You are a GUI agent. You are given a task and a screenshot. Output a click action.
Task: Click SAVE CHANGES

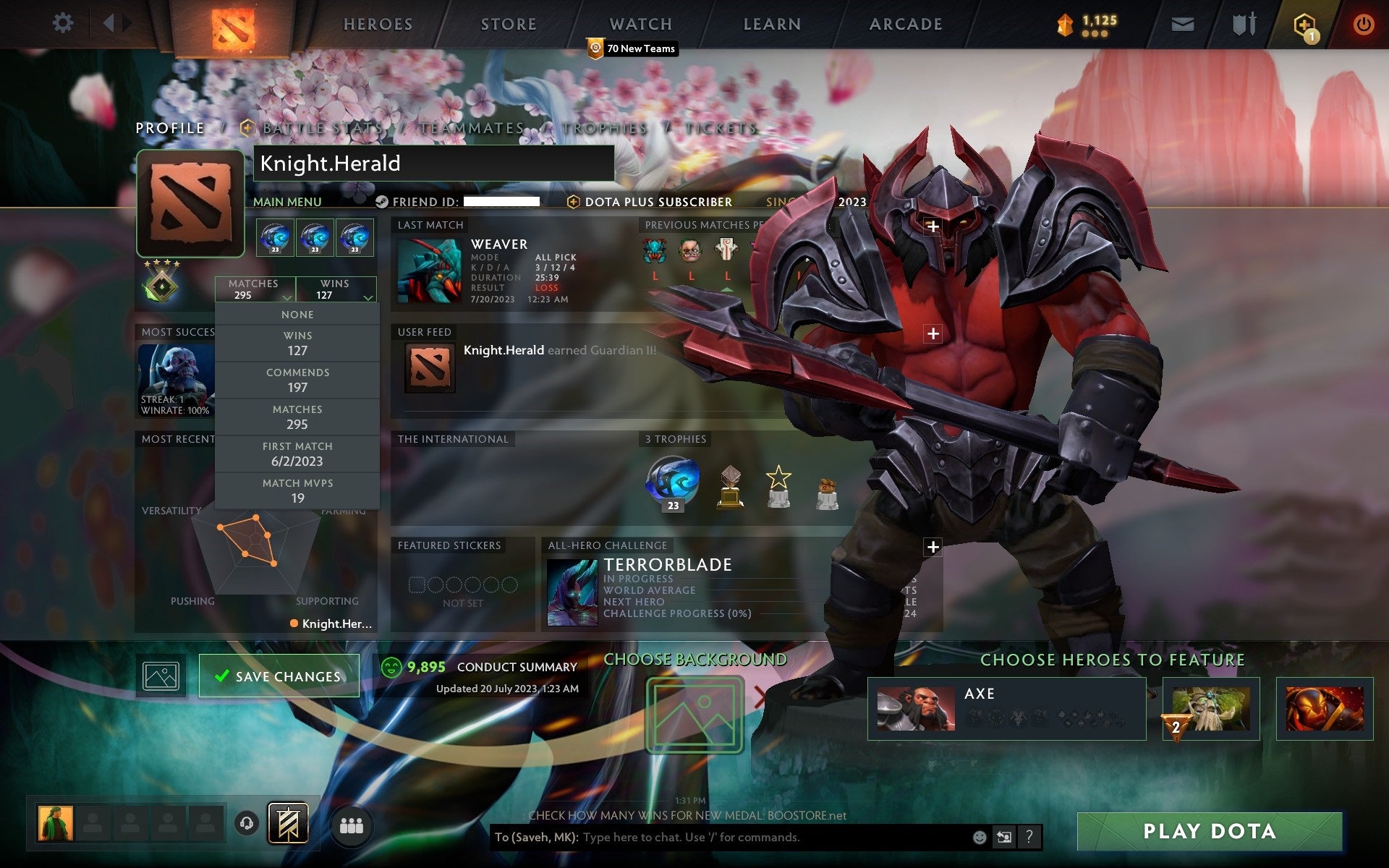(279, 676)
